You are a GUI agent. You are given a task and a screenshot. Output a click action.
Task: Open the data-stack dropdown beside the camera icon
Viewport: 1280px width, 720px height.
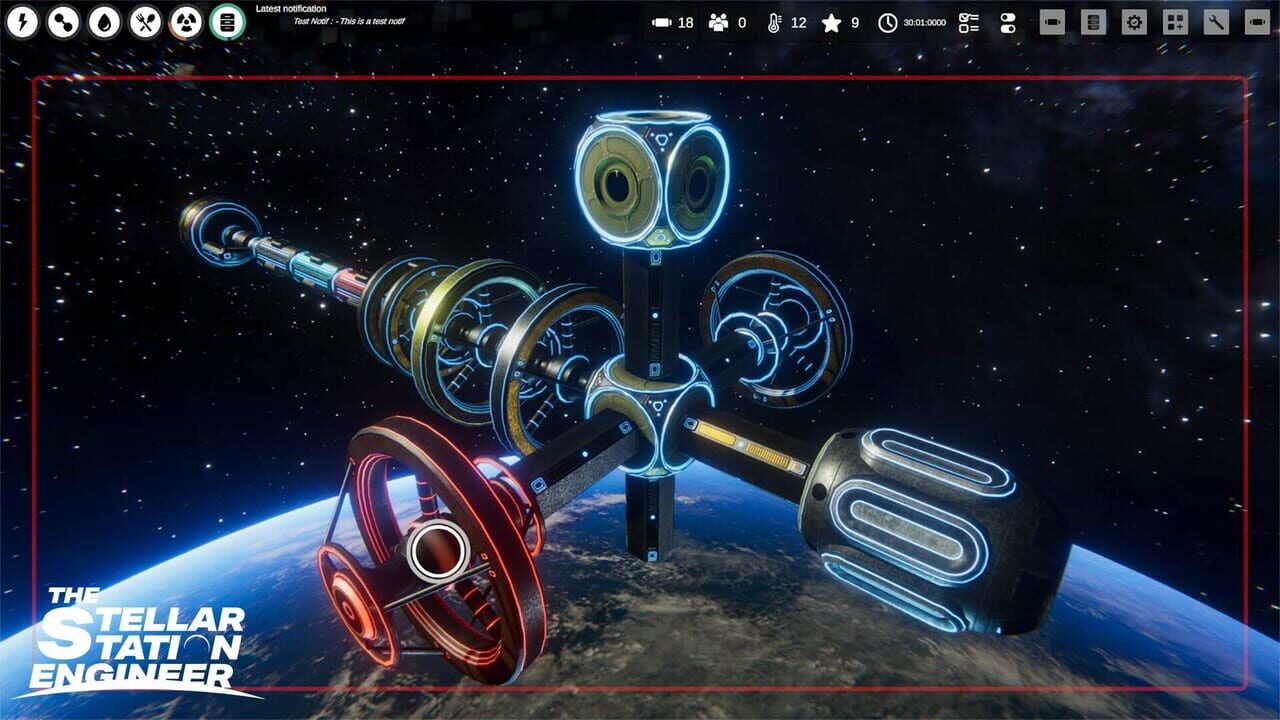coord(1093,22)
